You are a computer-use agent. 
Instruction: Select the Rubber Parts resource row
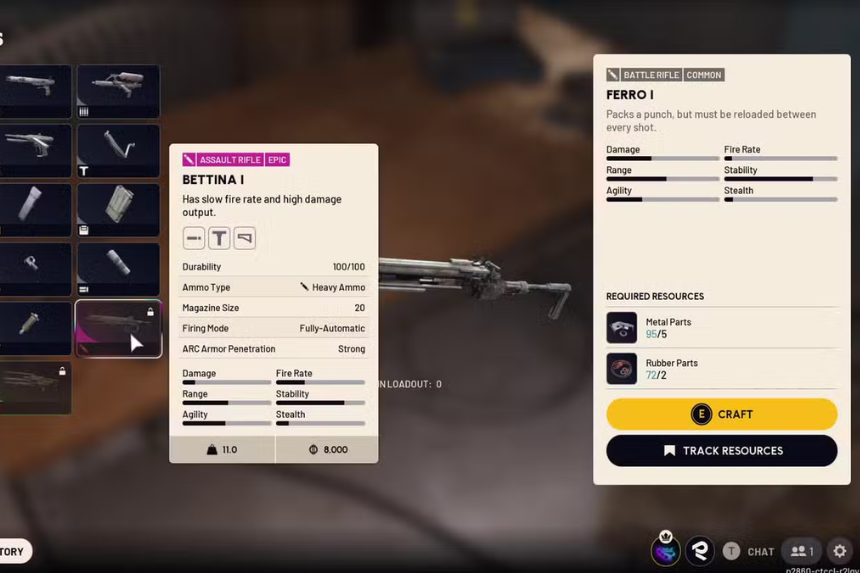click(721, 368)
